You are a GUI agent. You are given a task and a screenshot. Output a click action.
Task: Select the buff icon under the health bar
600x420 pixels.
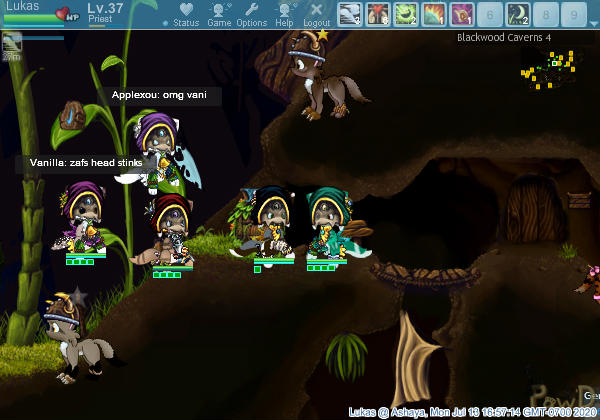click(x=12, y=44)
